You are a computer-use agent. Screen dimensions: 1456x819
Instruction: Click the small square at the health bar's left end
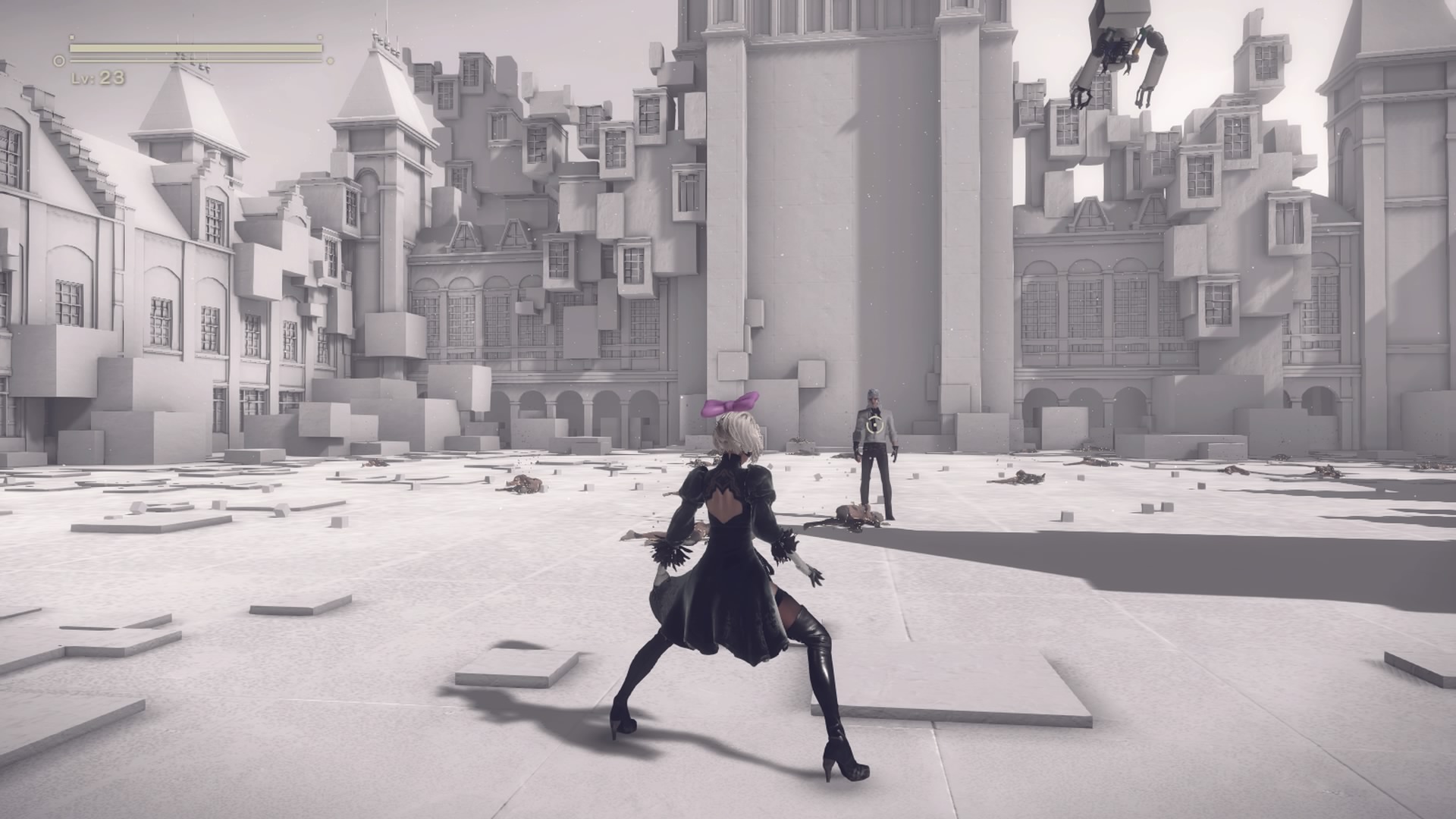(x=72, y=37)
